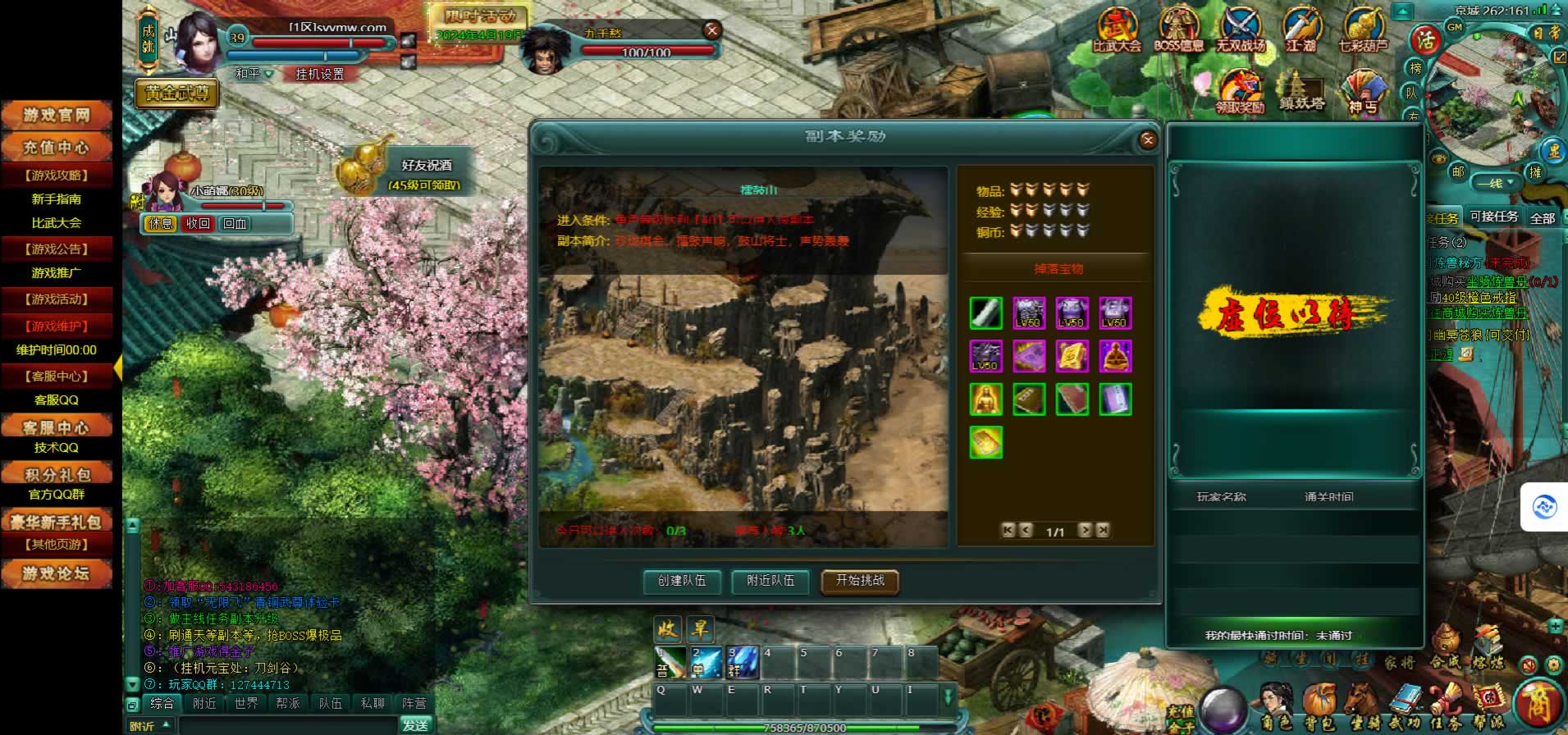The image size is (1568, 735).
Task: Switch chat to the 世界 world tab
Action: point(246,703)
